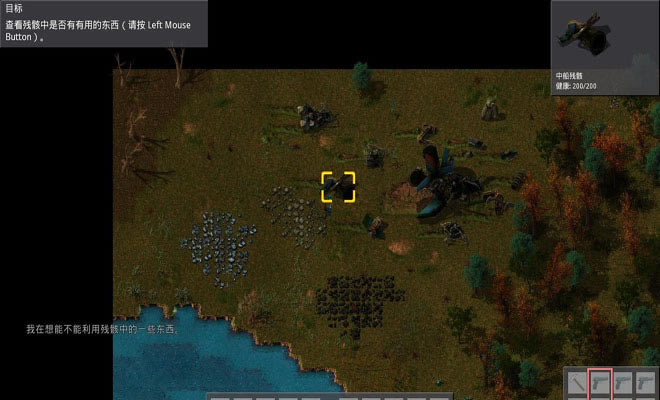Choose the red-highlighted pistol weapon slot
The image size is (660, 400).
(600, 383)
